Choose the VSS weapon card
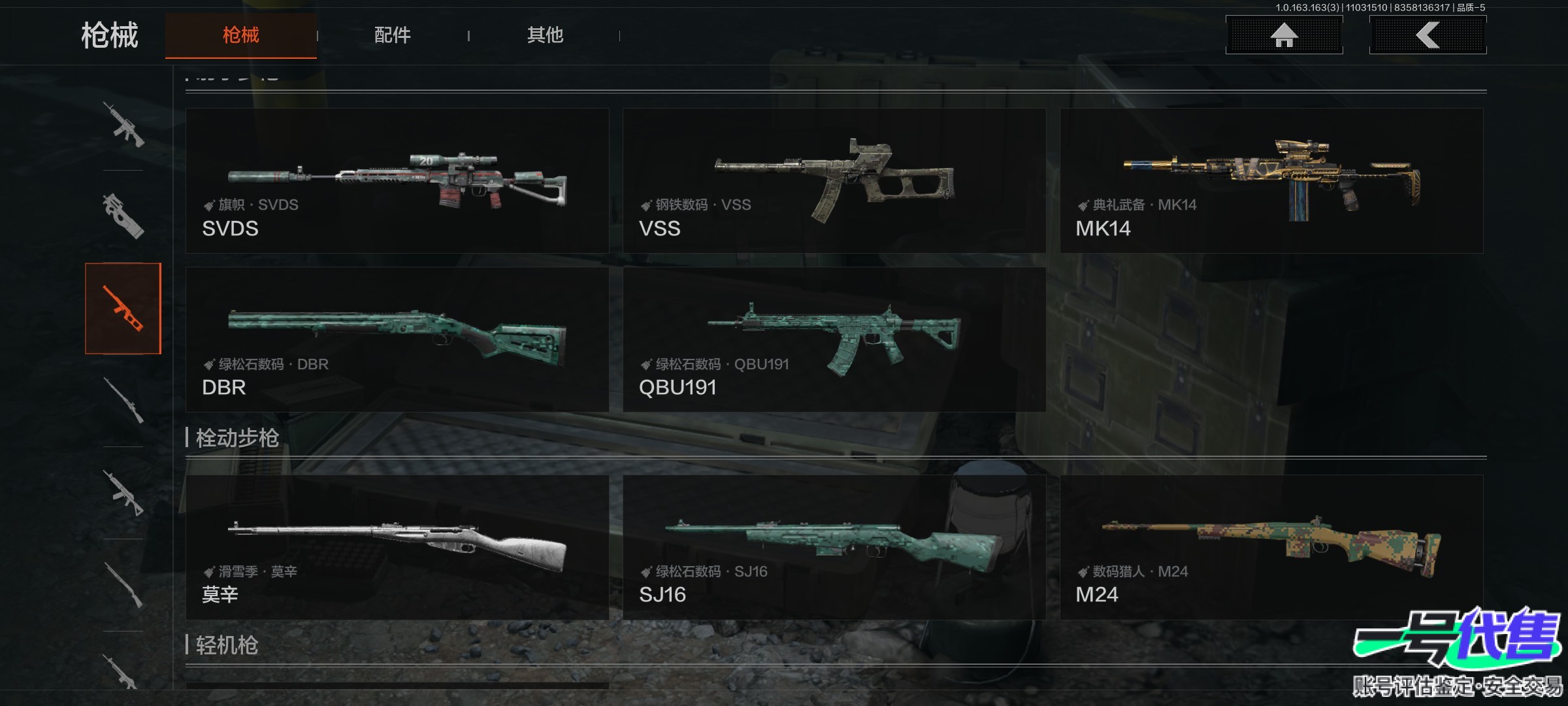 point(834,180)
